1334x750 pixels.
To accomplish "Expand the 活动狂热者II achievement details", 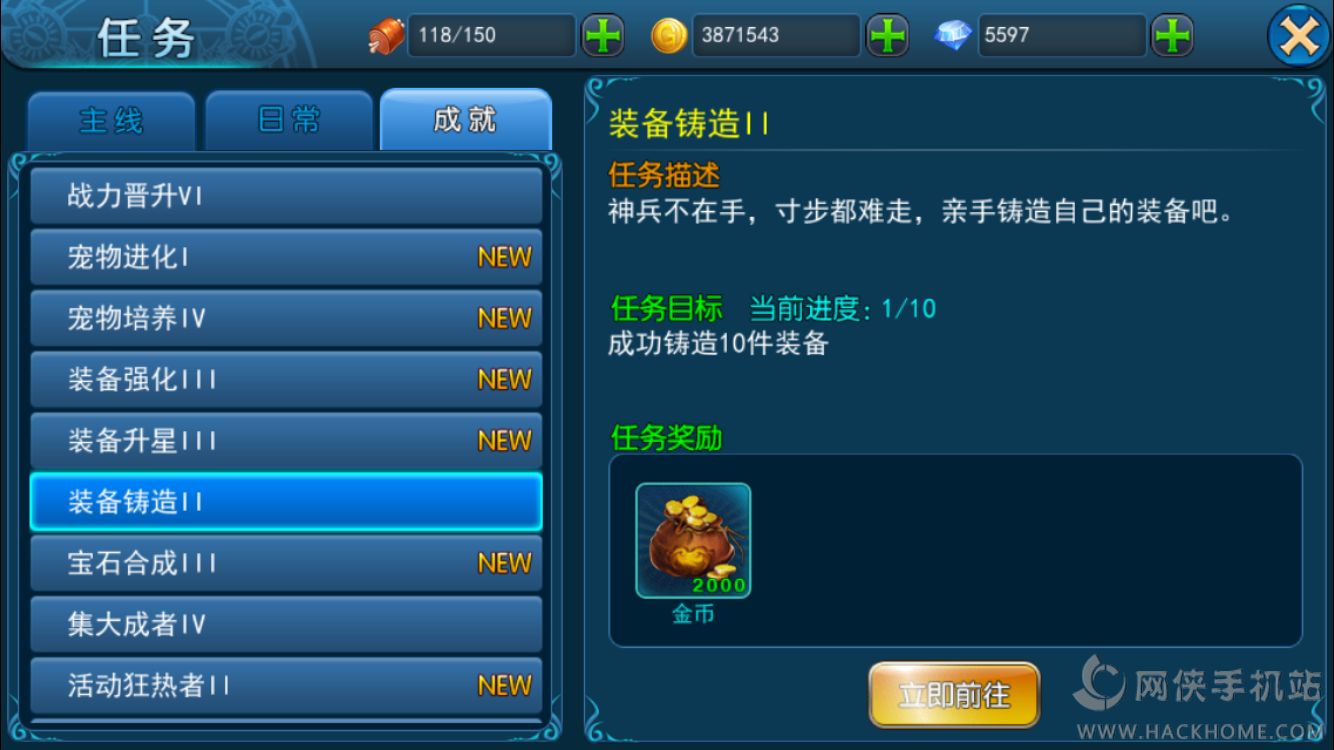I will pyautogui.click(x=286, y=685).
